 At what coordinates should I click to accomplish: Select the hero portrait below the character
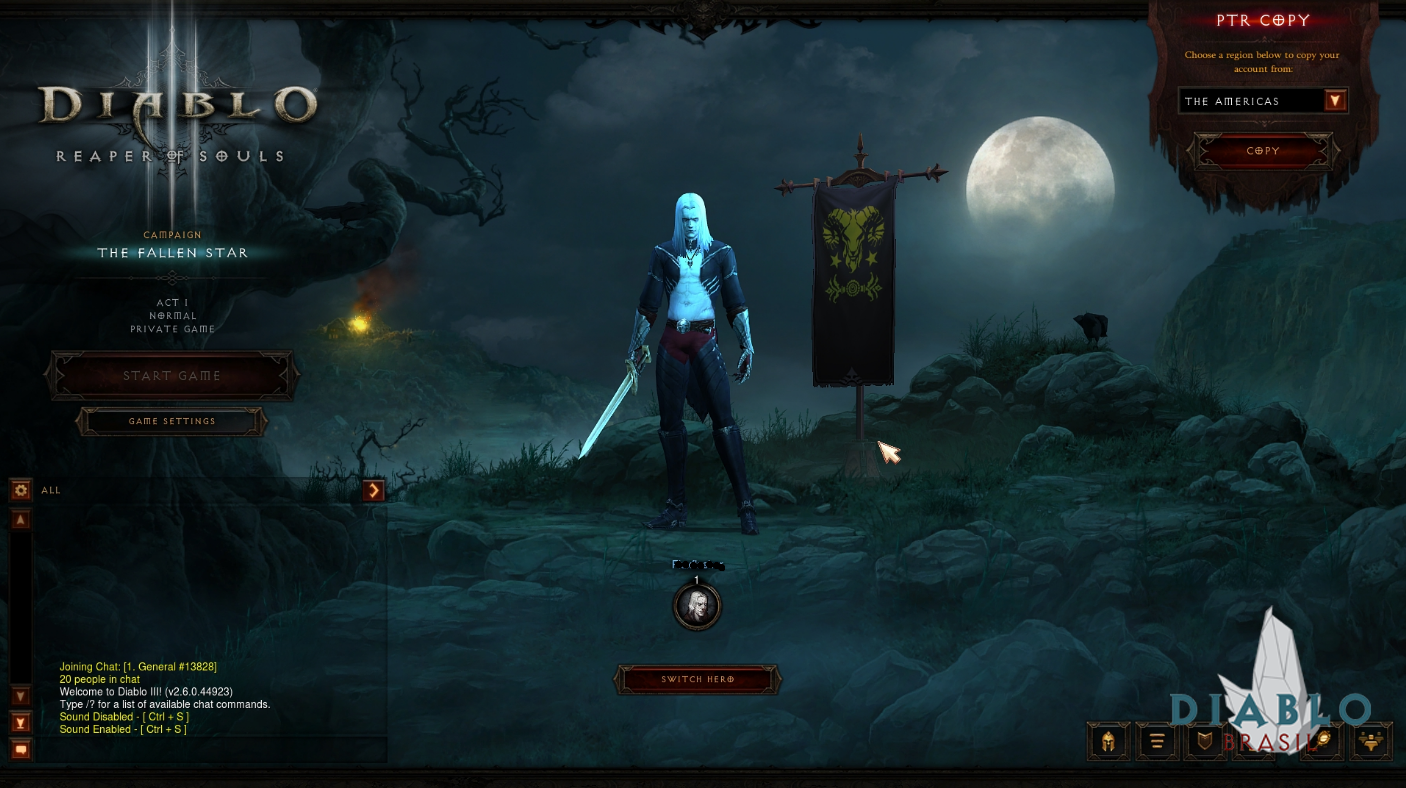(x=697, y=606)
